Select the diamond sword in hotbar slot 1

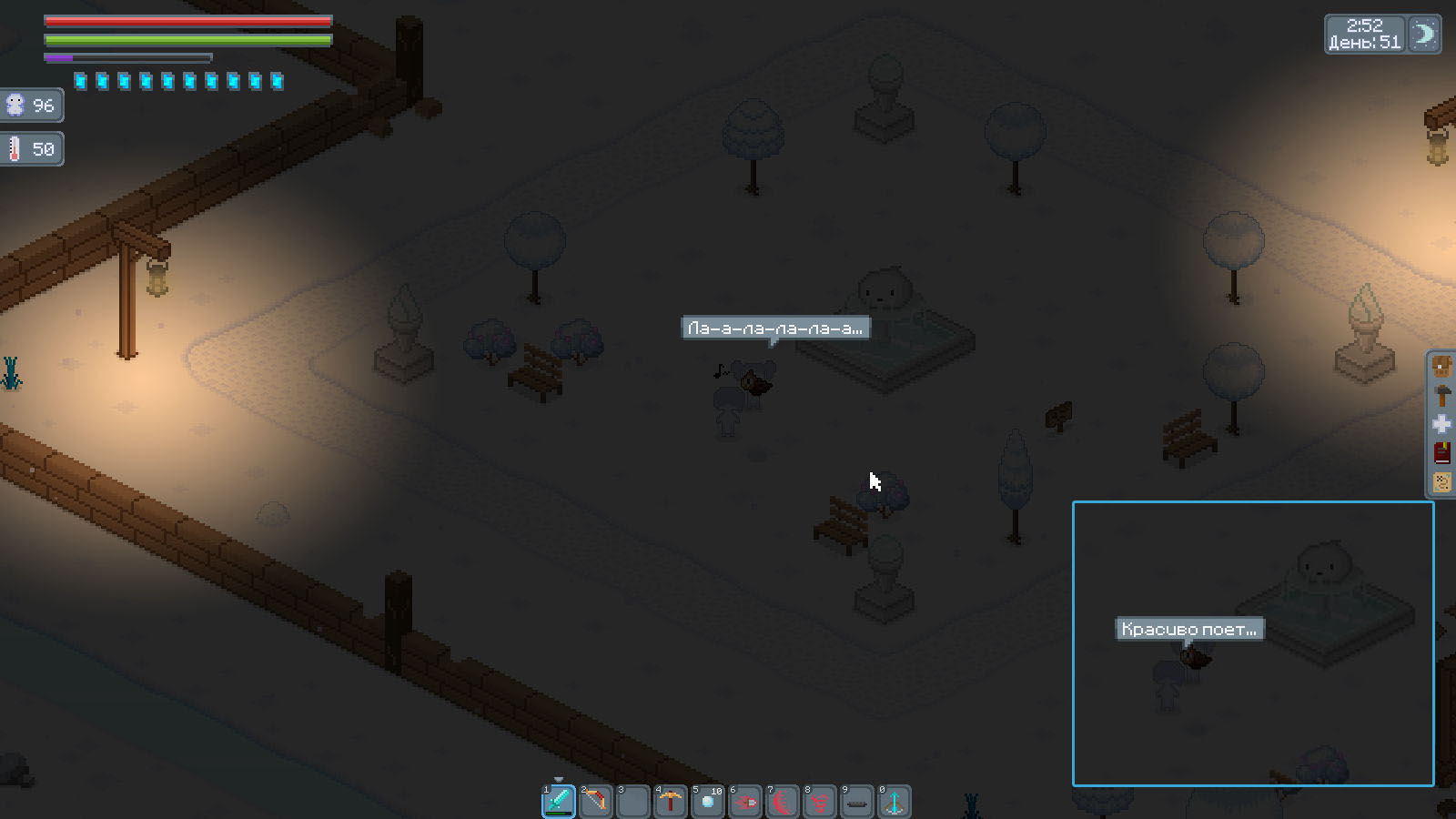coord(559,802)
